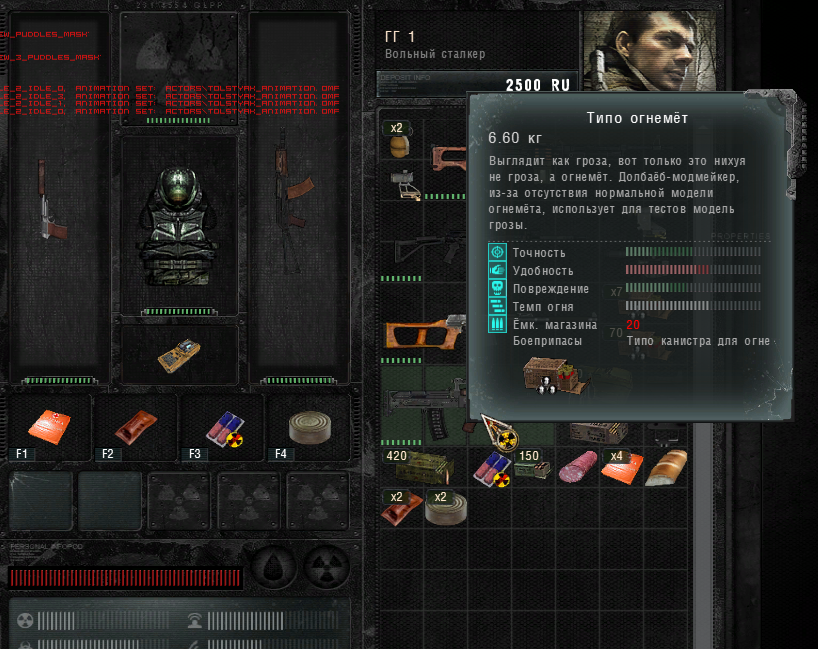Viewport: 818px width, 649px height.
Task: Use the F4 canned food quick slot
Action: tap(308, 427)
